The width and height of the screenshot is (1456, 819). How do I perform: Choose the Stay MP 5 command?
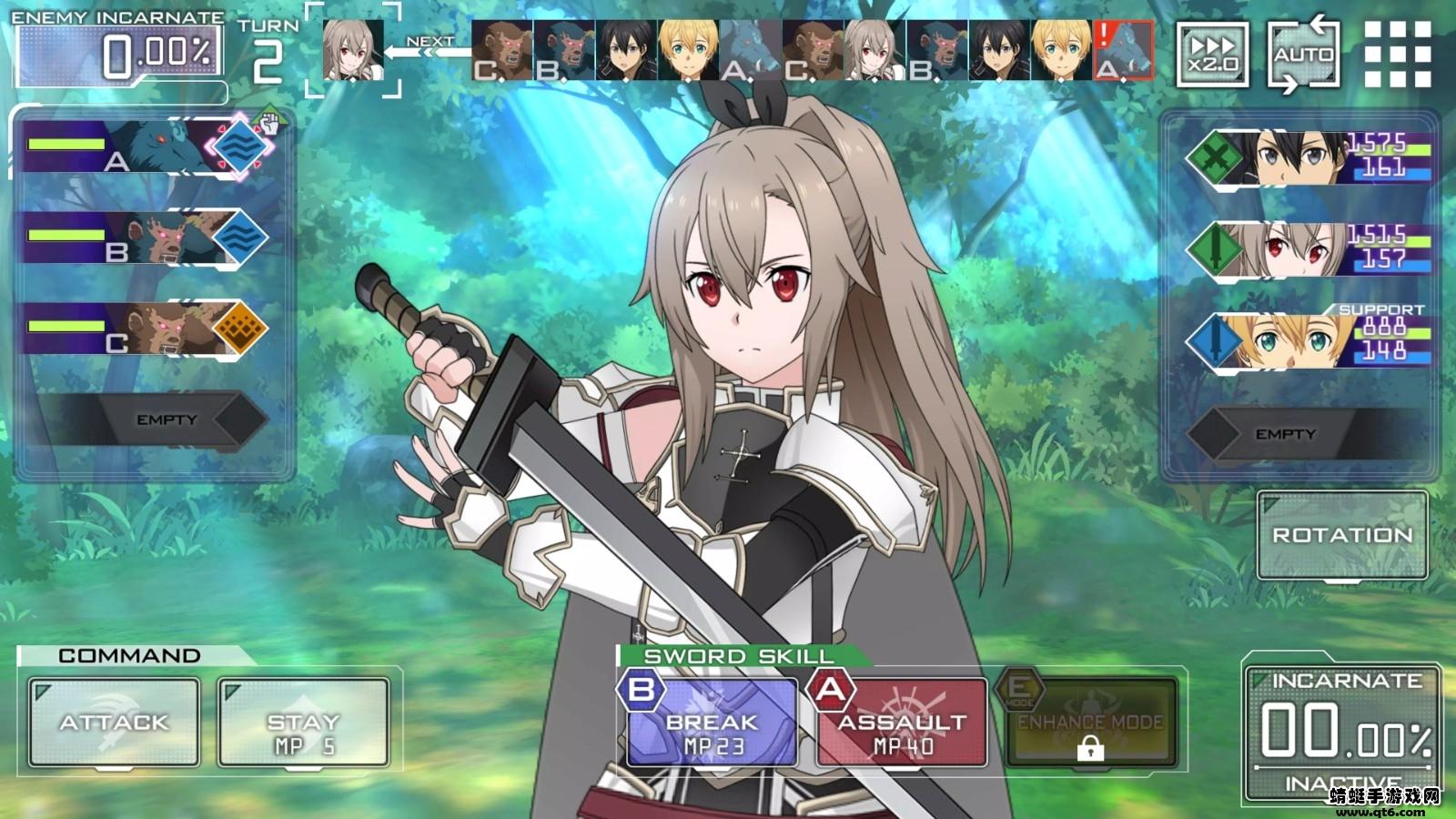click(x=303, y=723)
